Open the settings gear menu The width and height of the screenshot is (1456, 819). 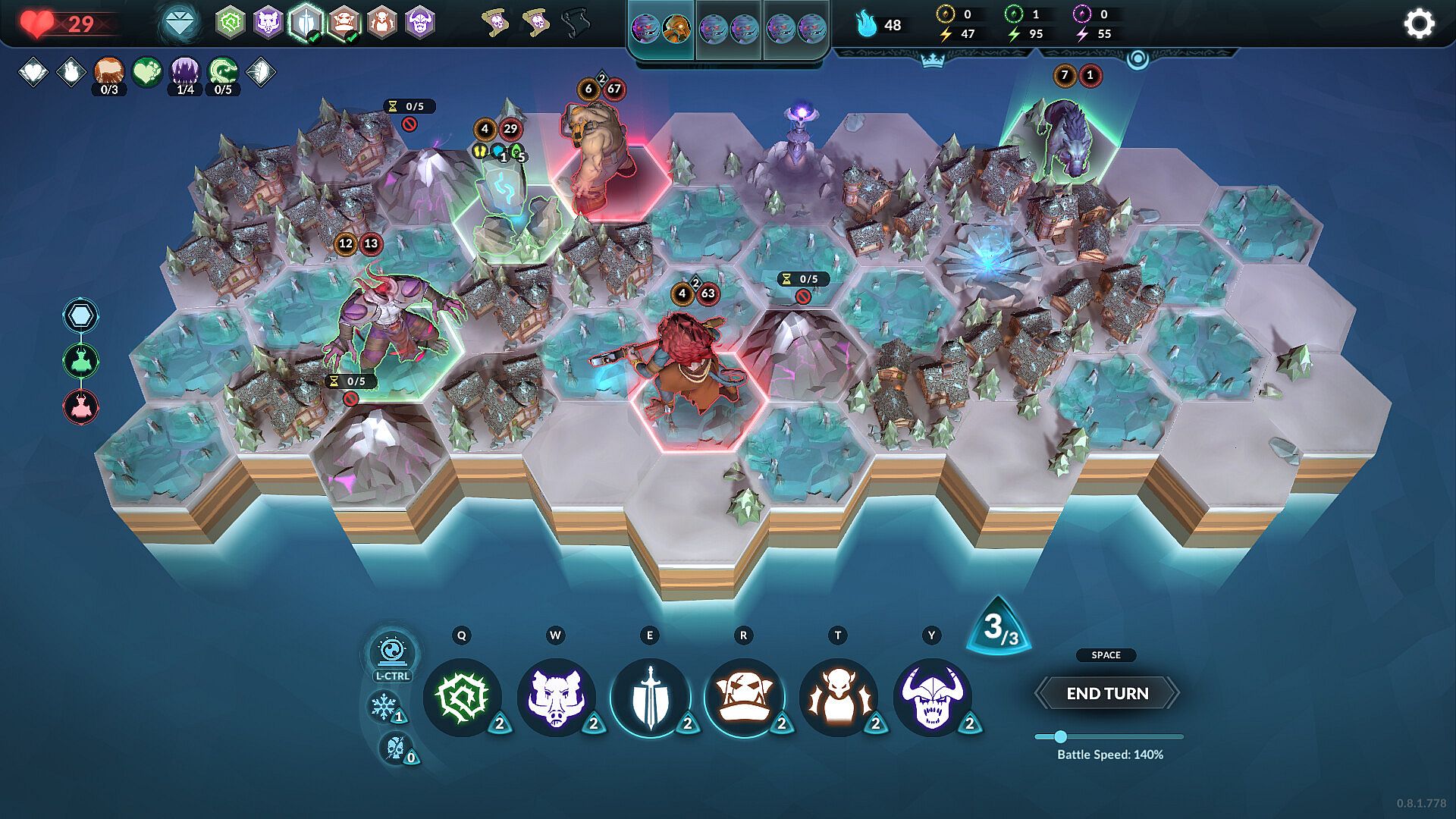coord(1419,24)
